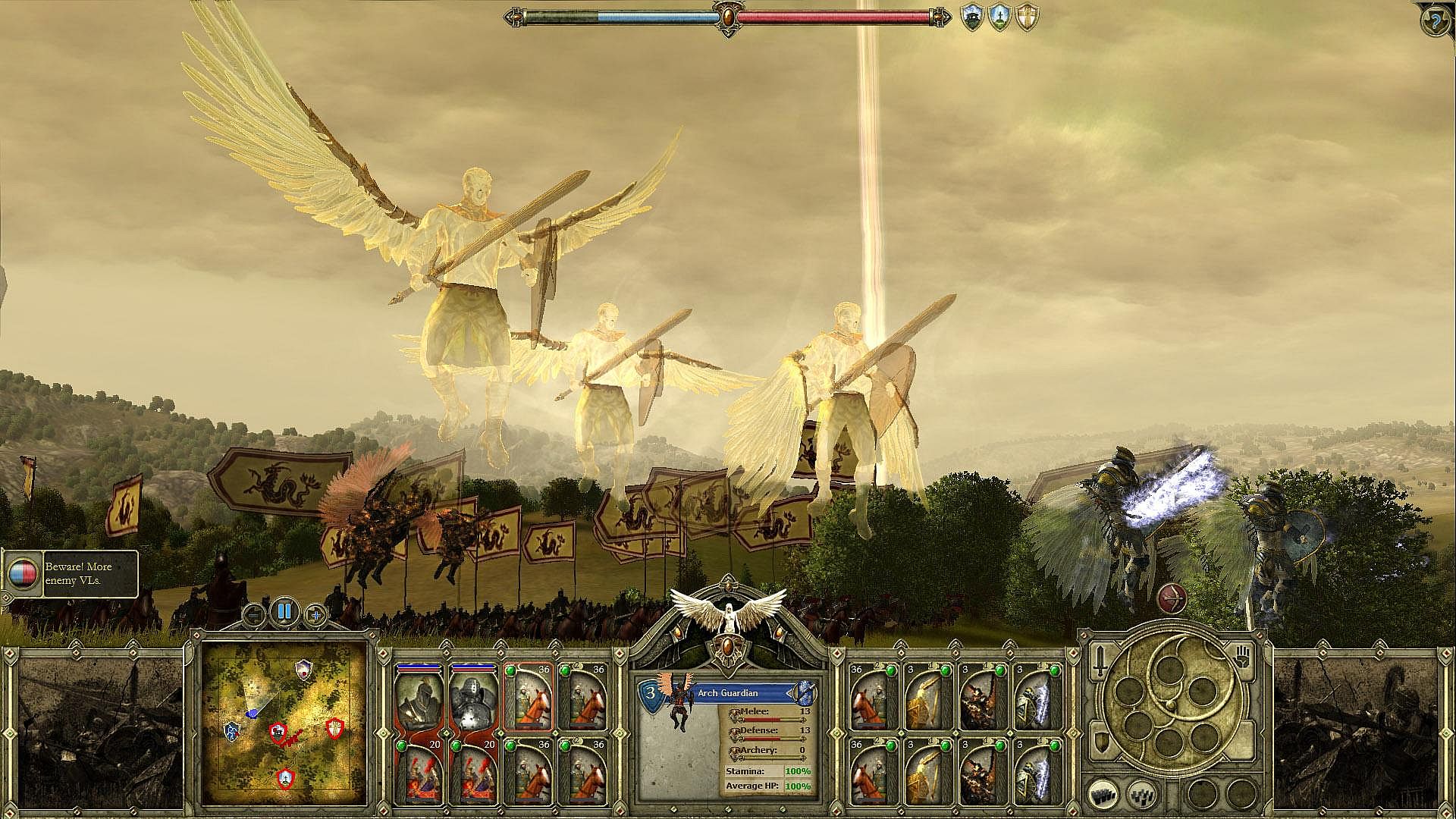Activate the sword attack stance button

[x=1100, y=663]
